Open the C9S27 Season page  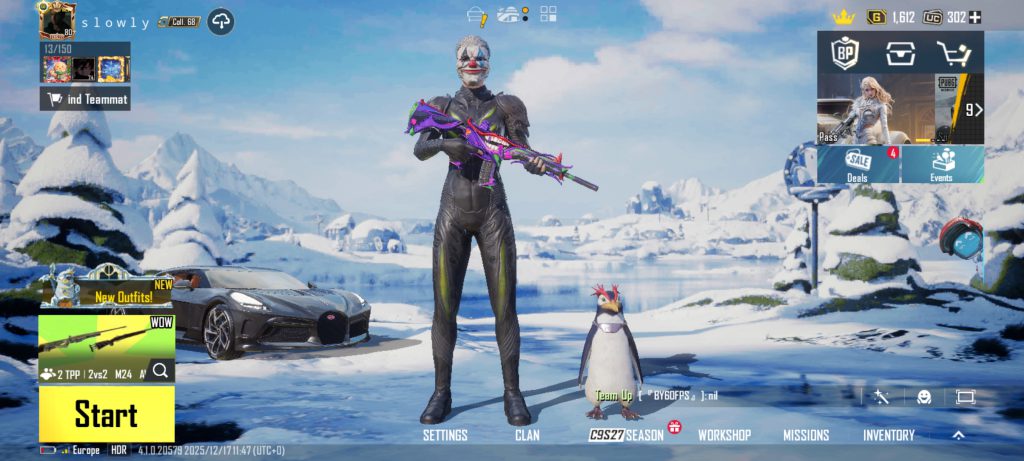(x=627, y=436)
